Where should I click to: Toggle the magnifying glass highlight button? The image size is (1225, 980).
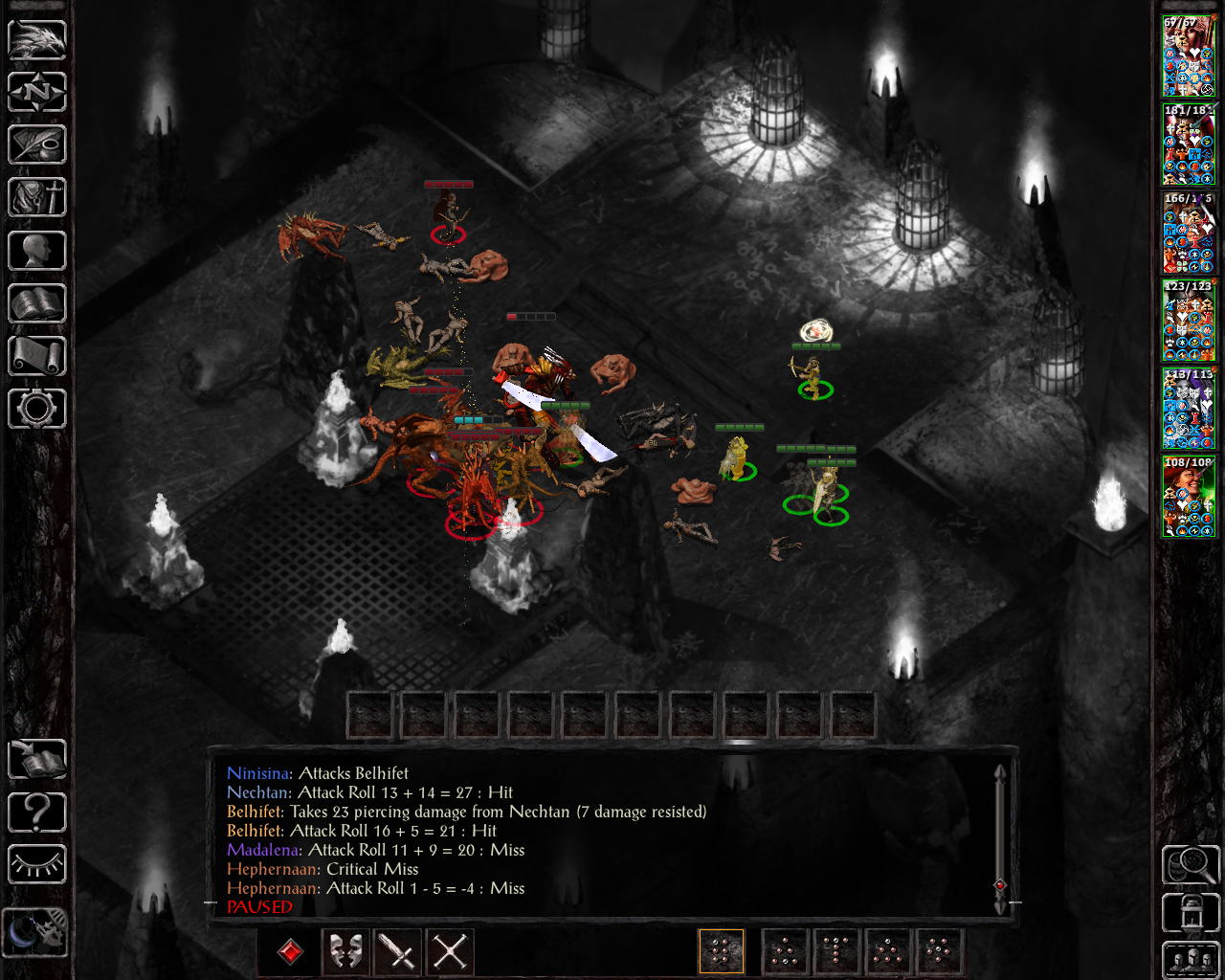[x=1190, y=864]
